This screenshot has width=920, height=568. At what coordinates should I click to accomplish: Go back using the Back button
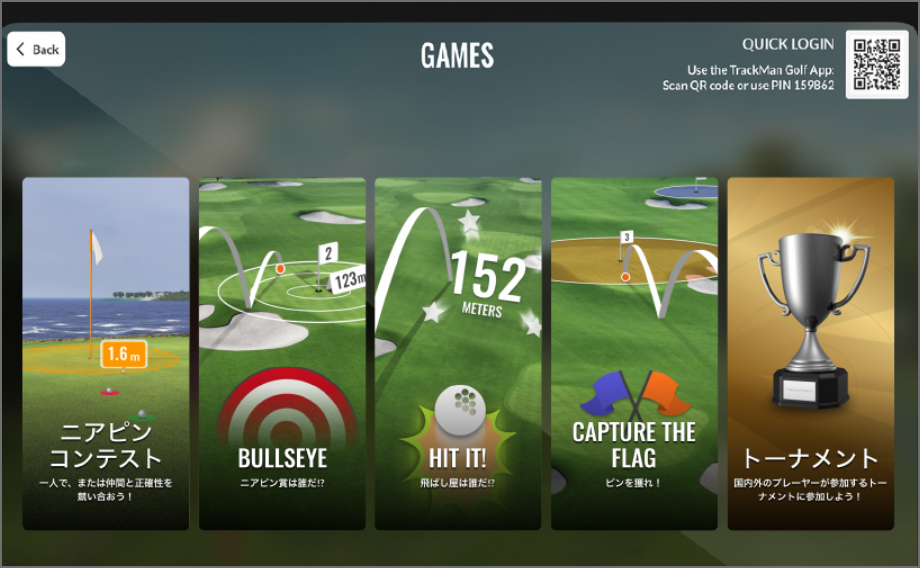37,49
